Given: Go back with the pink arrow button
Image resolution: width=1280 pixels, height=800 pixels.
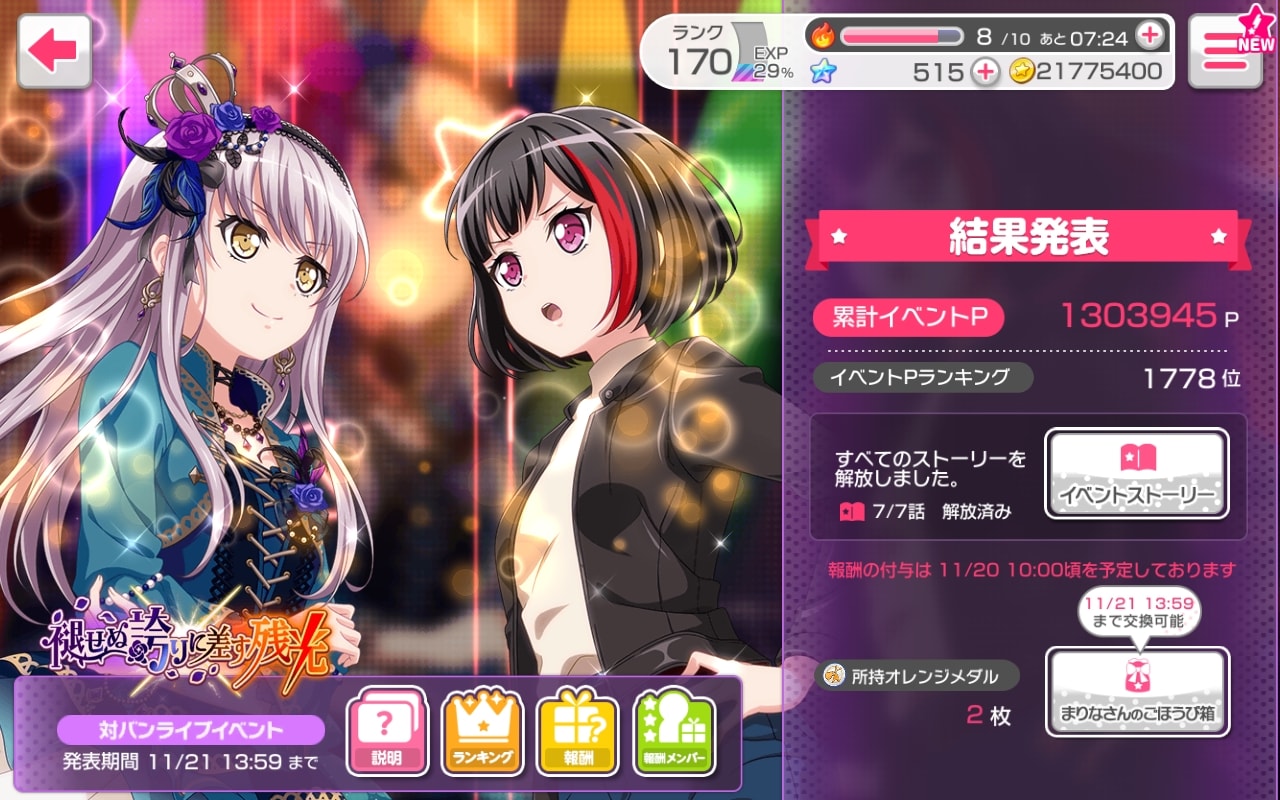Looking at the screenshot, I should [x=54, y=51].
